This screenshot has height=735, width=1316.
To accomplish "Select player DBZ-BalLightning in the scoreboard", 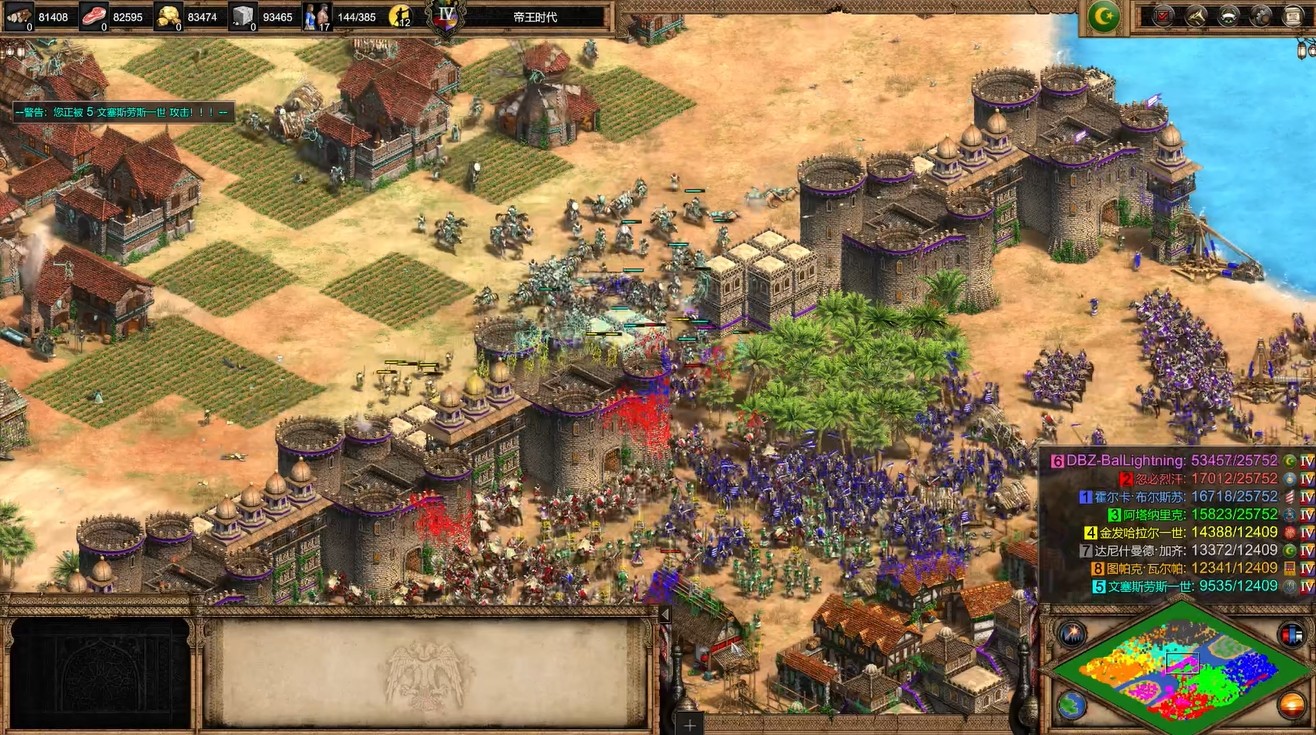I will 1172,461.
